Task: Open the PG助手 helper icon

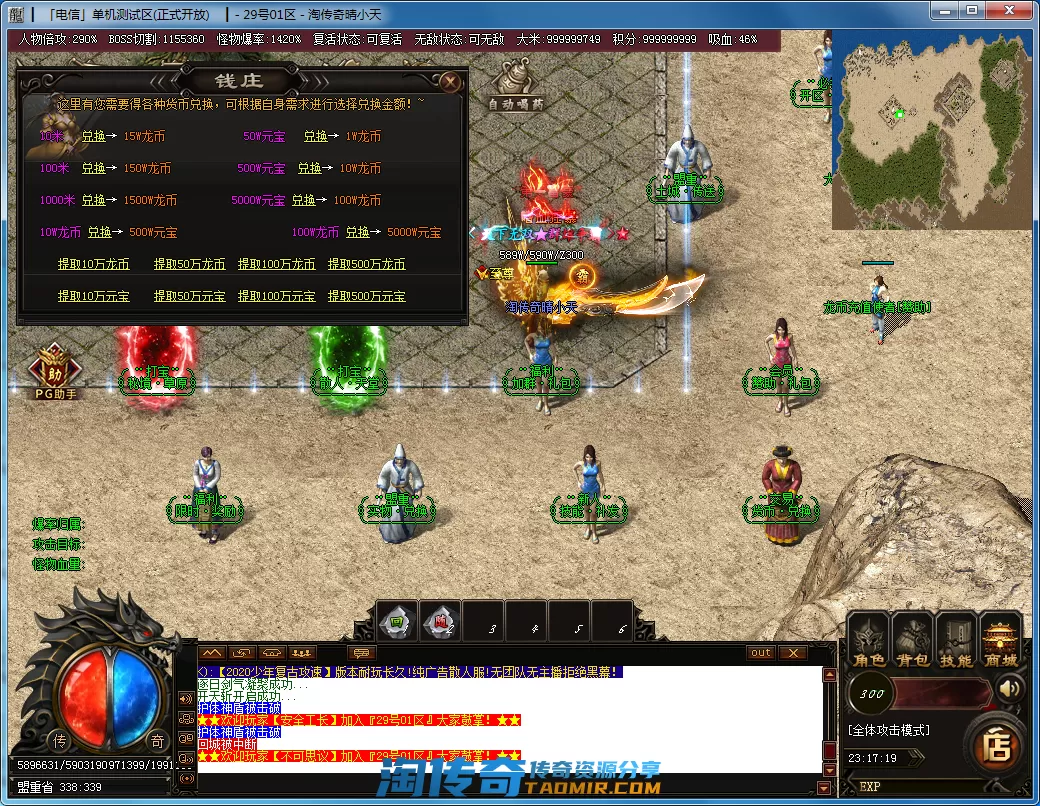Action: point(56,370)
